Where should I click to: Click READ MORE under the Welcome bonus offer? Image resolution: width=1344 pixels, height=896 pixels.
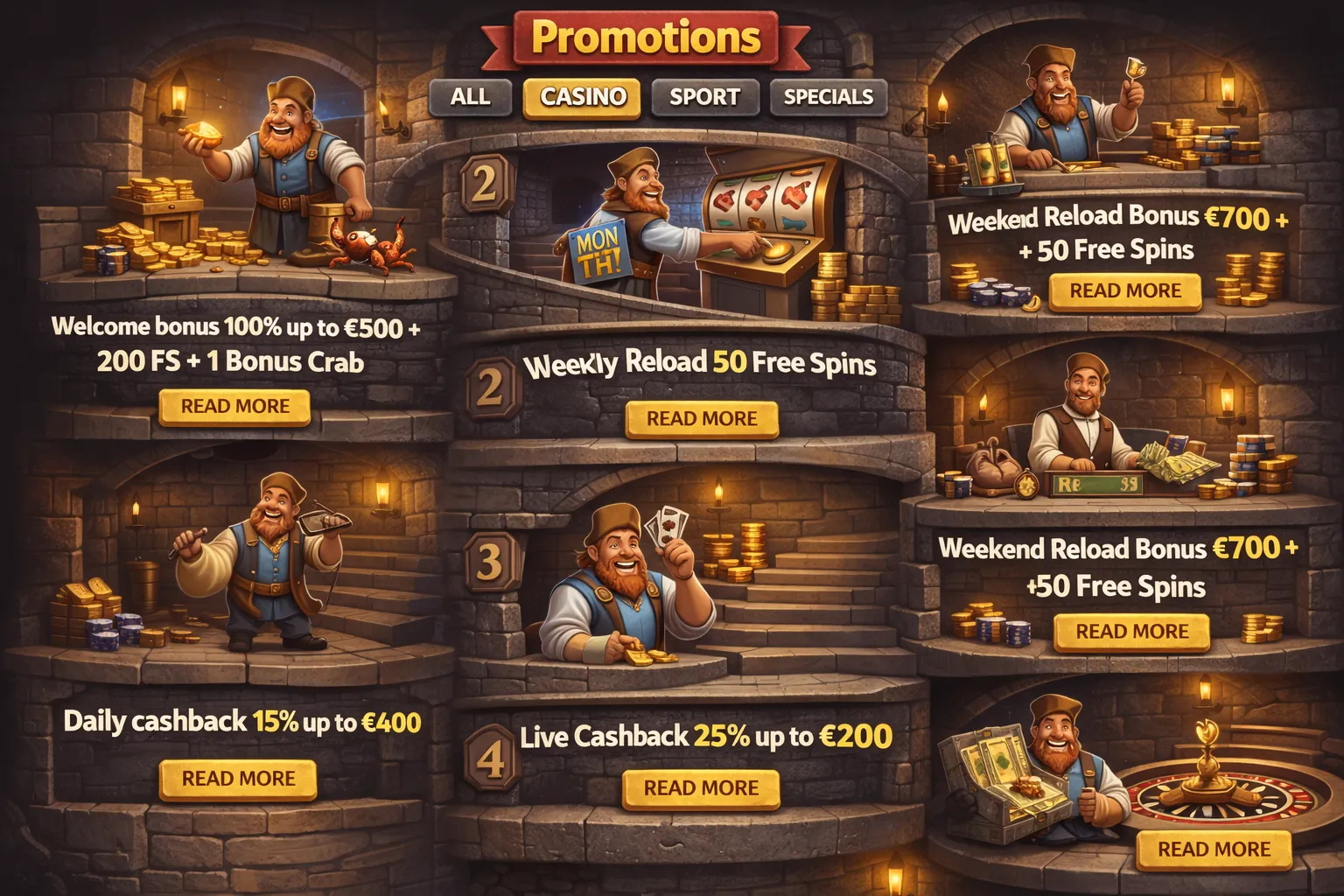pos(234,406)
